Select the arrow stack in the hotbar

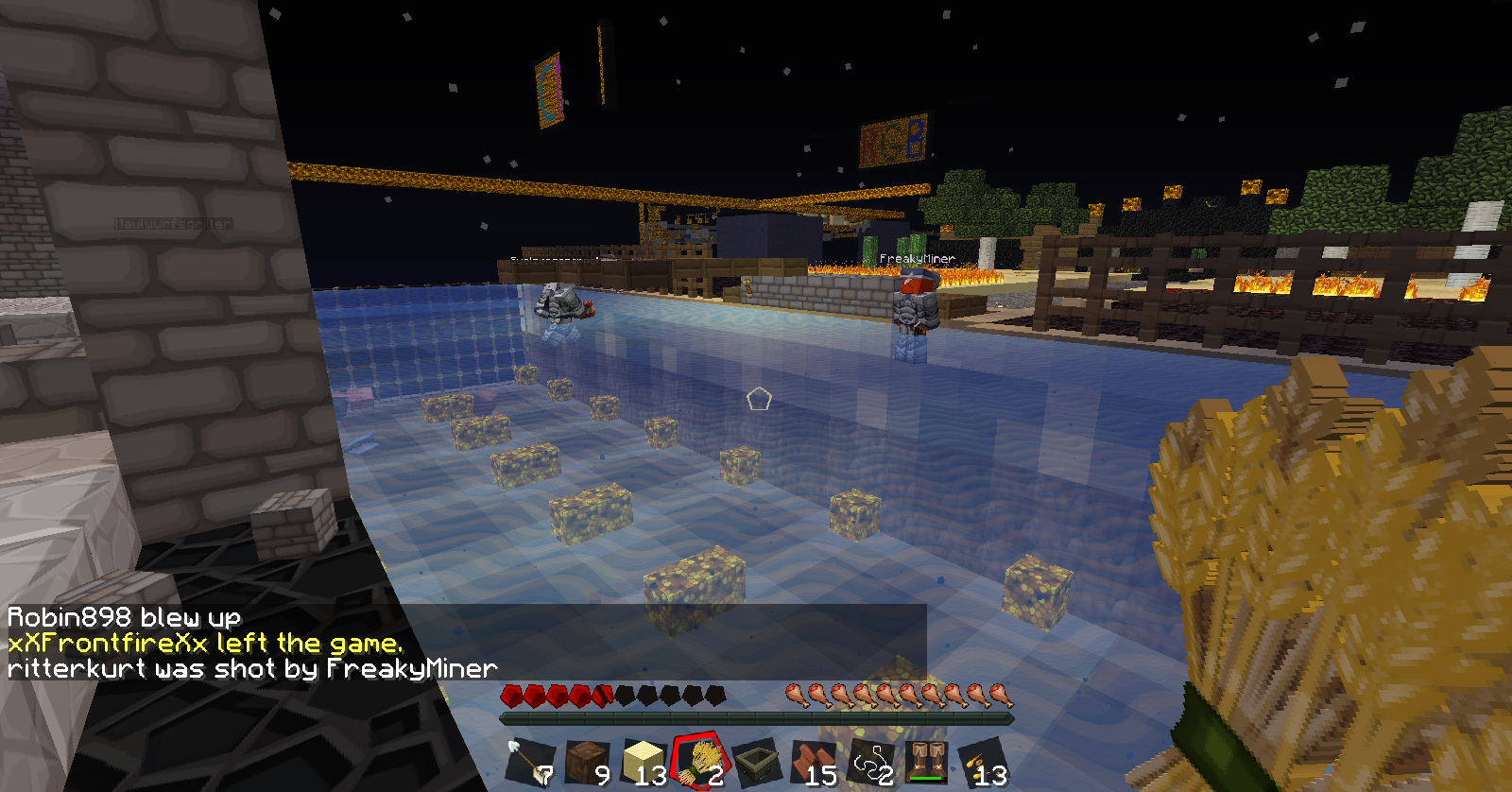point(528,762)
